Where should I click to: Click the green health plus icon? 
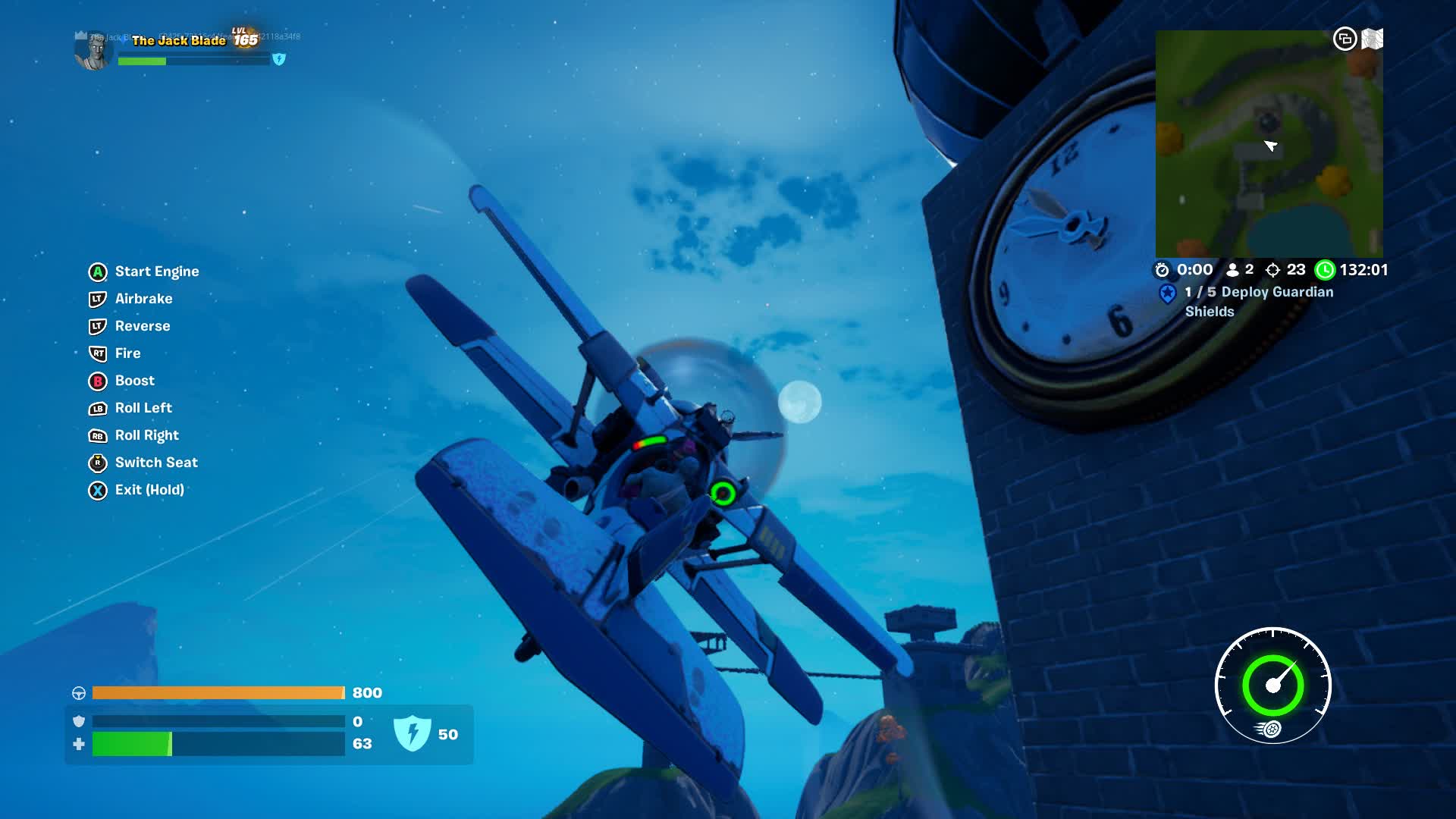click(78, 744)
